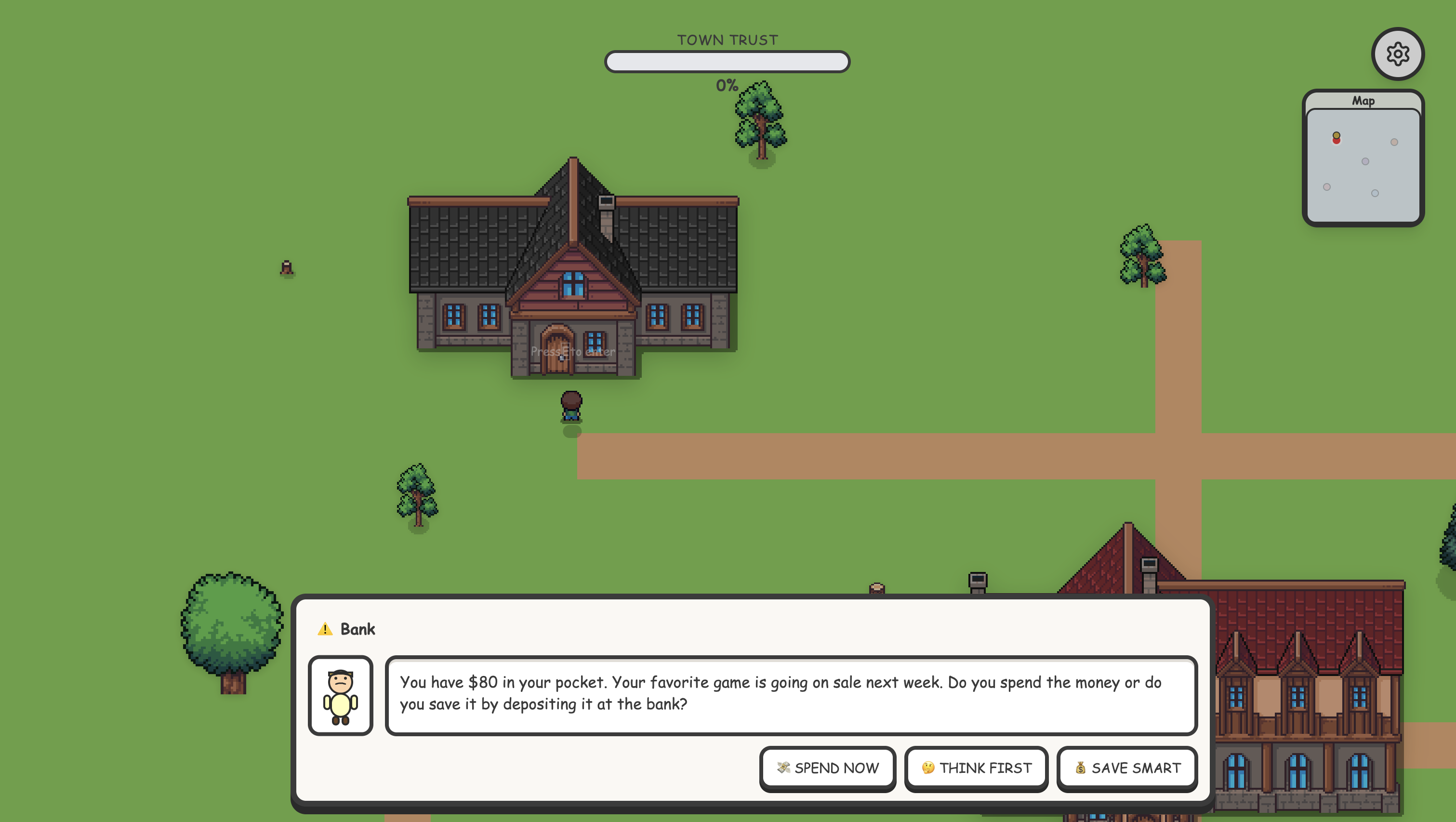Viewport: 1456px width, 822px height.
Task: Open the gear settings menu
Action: (x=1397, y=54)
